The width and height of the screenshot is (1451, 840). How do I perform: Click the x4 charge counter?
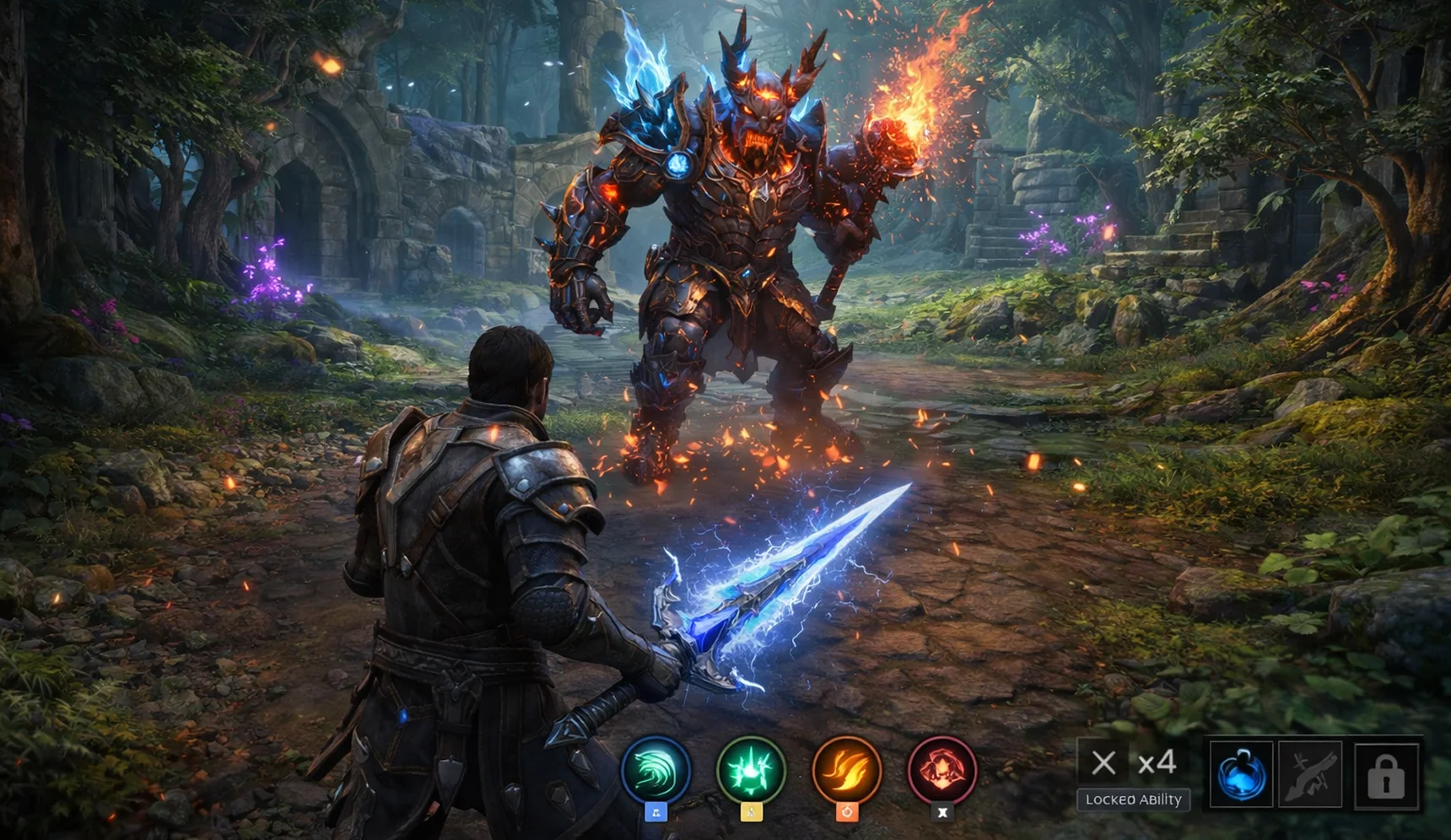(x=1157, y=760)
